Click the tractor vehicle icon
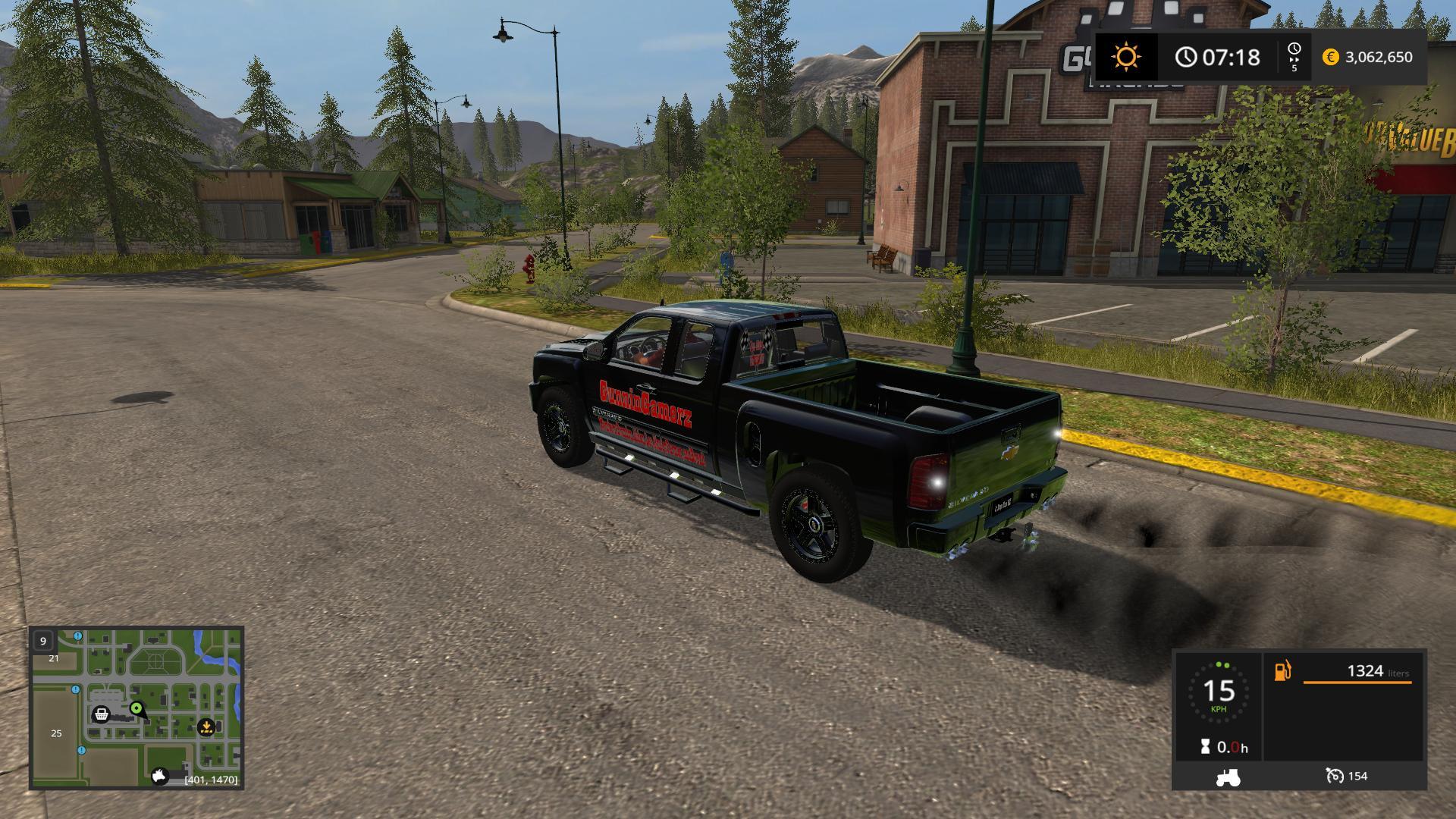This screenshot has width=1456, height=819. pyautogui.click(x=1228, y=777)
